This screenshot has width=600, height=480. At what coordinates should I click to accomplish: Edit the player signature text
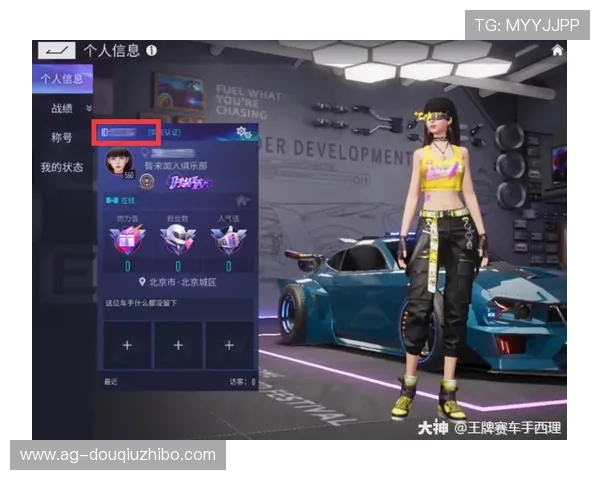coord(150,303)
